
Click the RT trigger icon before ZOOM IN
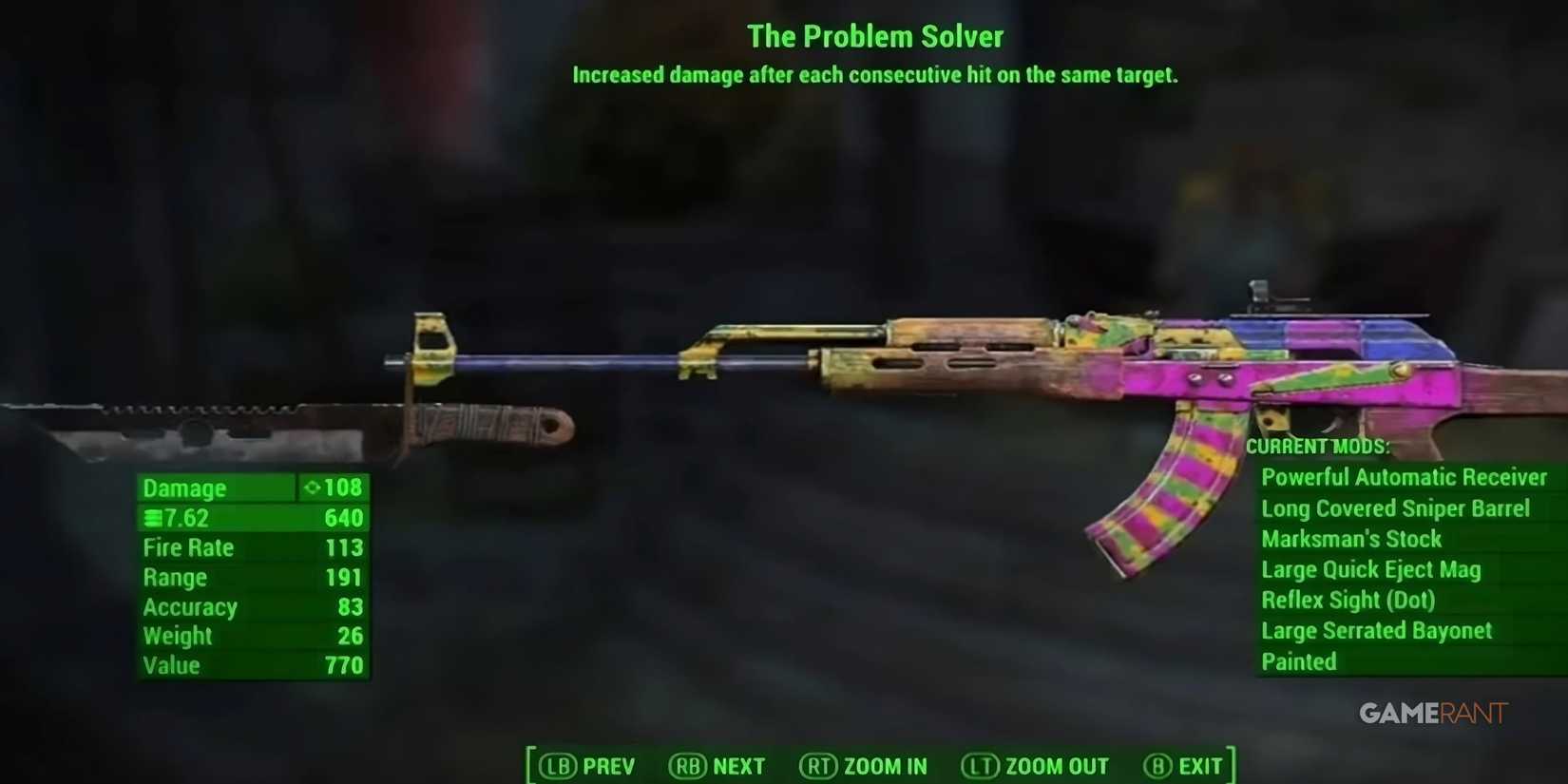[819, 766]
